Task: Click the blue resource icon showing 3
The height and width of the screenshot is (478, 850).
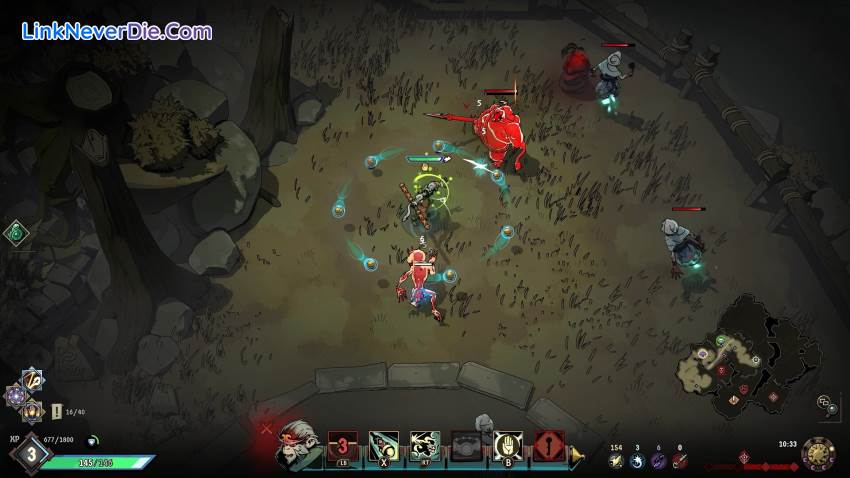Action: 637,460
